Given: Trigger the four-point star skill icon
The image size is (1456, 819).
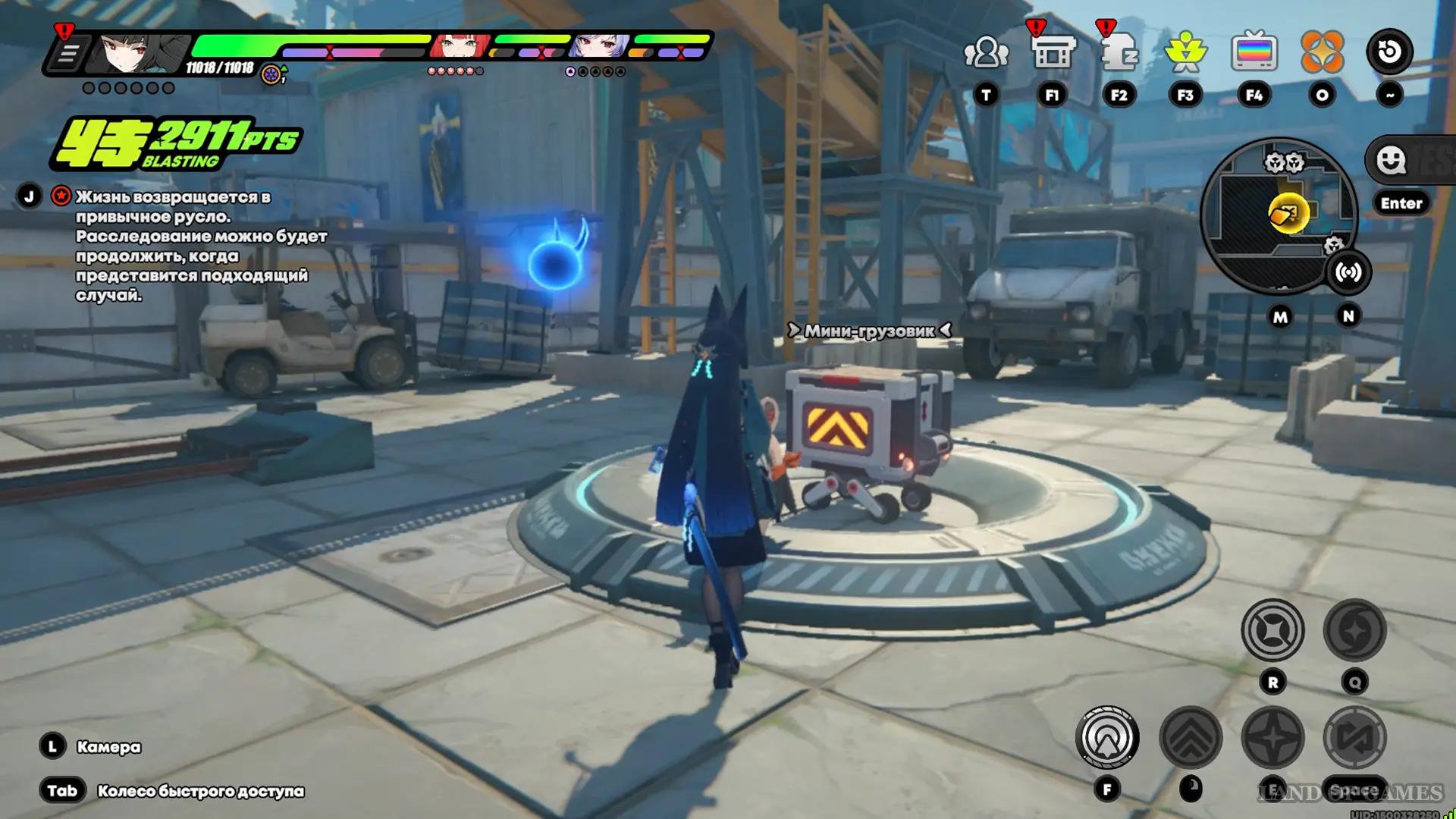Looking at the screenshot, I should (1272, 737).
